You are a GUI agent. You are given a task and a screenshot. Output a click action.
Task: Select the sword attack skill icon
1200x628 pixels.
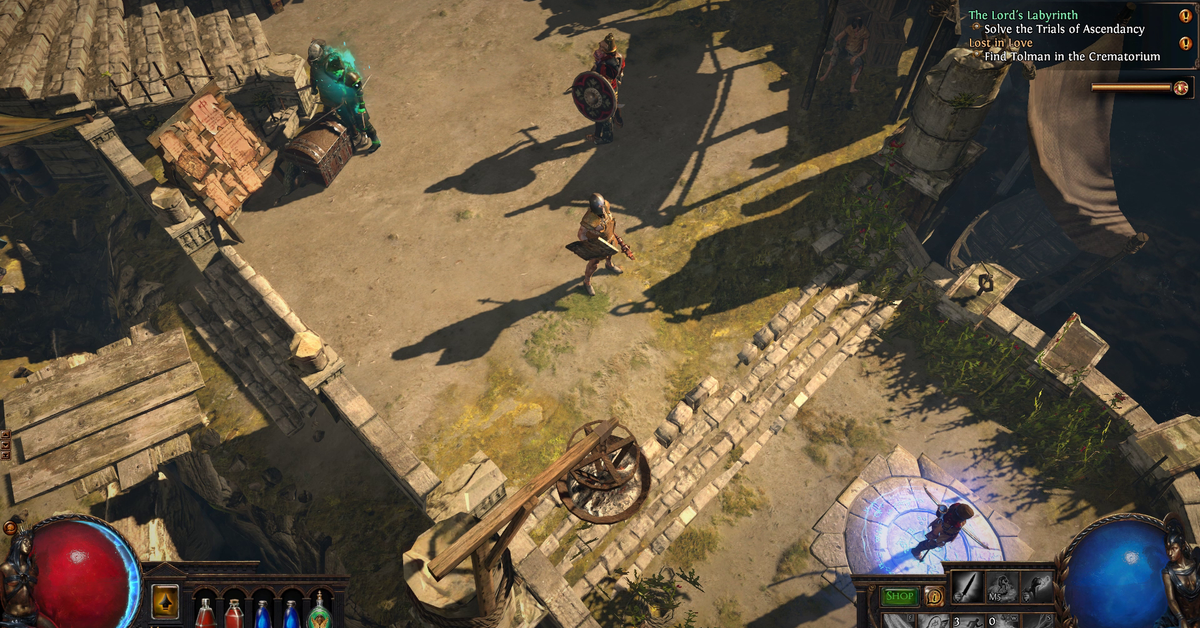[x=966, y=587]
